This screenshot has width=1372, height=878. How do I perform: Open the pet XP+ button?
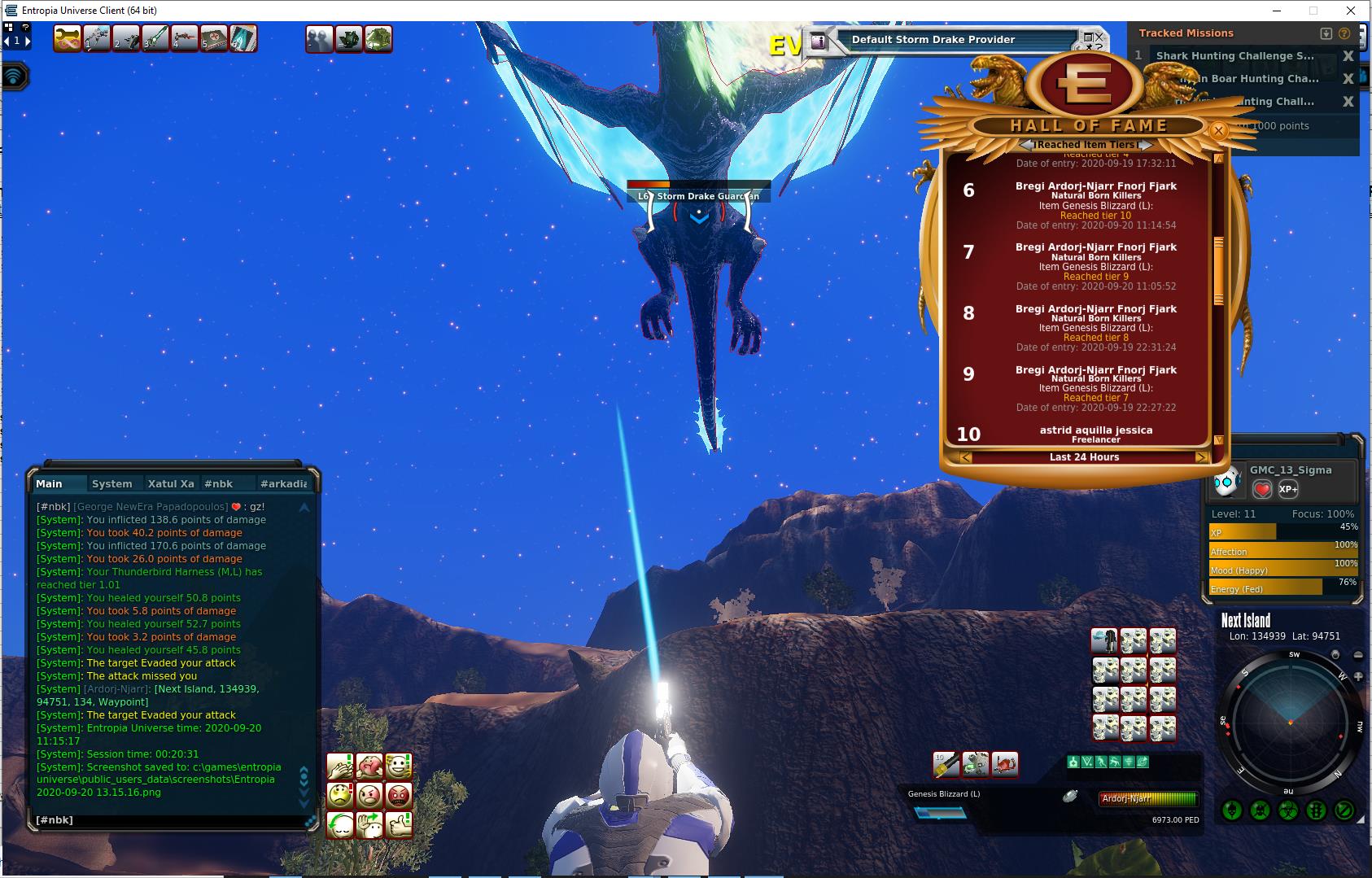(1287, 489)
